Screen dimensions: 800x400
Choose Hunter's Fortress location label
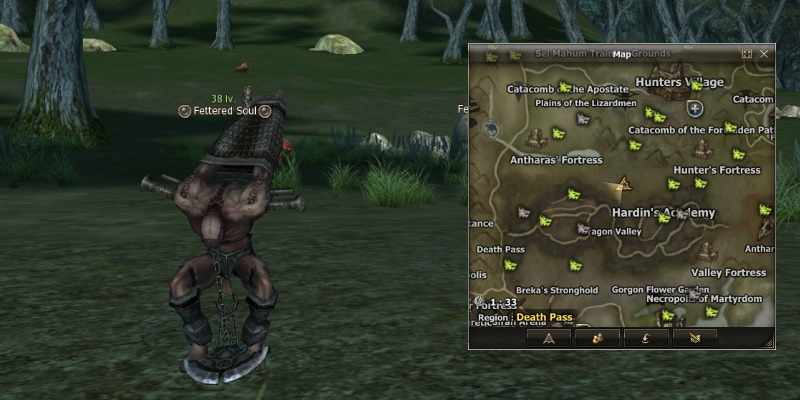click(x=717, y=170)
